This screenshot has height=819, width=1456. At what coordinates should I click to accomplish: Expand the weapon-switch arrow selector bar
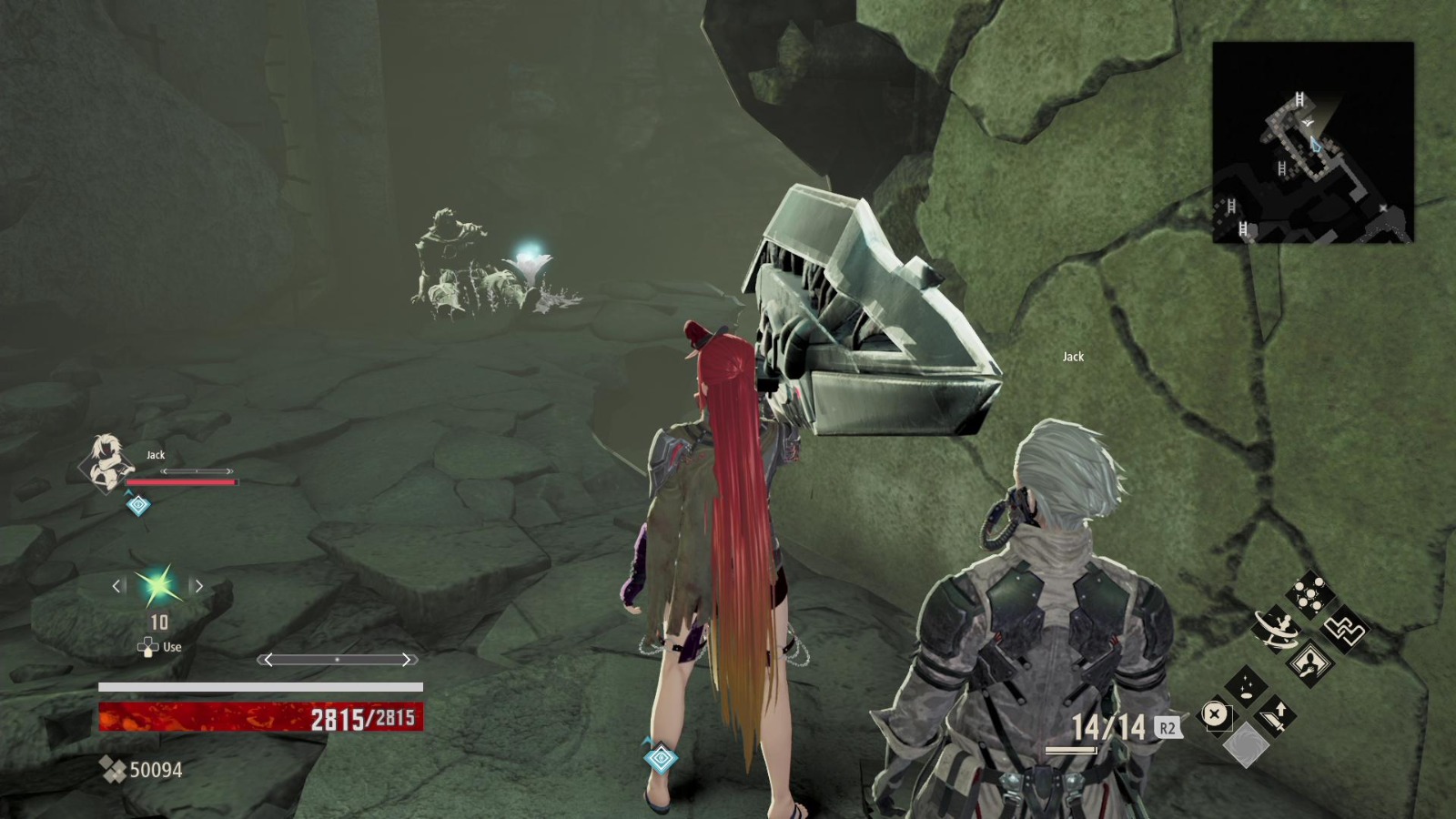339,660
